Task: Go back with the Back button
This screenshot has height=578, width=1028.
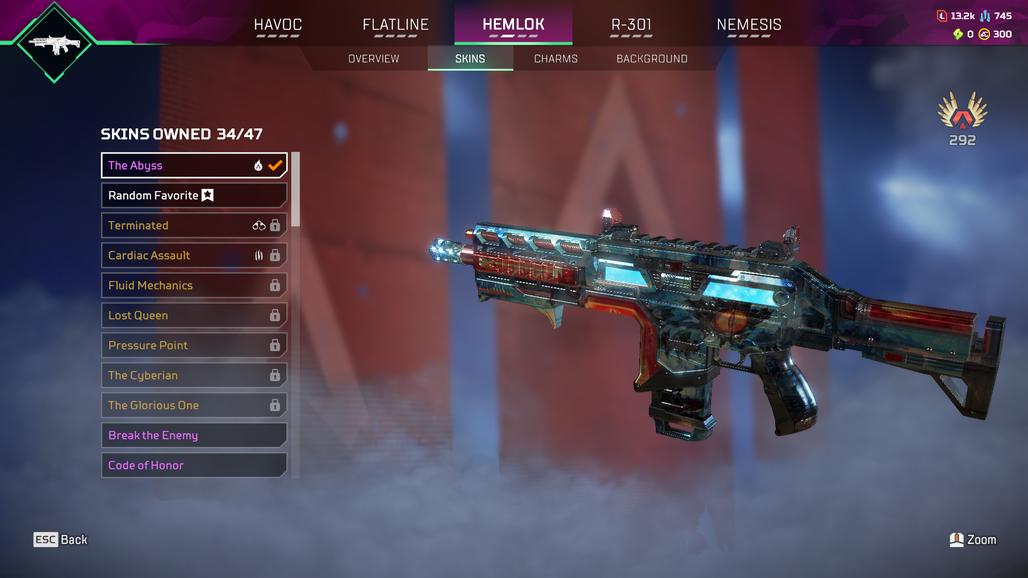Action: point(61,540)
